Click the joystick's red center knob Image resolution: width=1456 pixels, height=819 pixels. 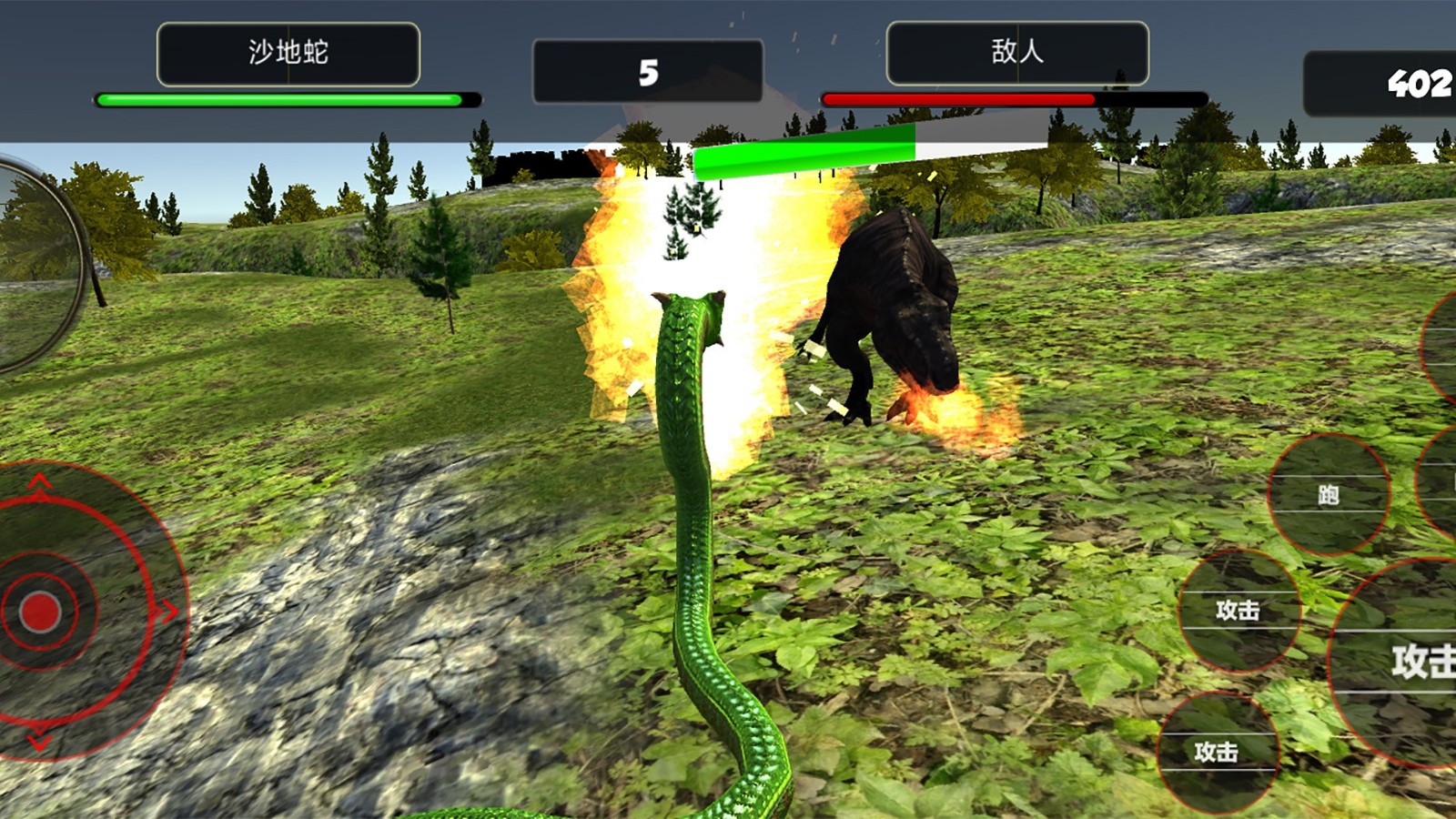click(x=39, y=612)
